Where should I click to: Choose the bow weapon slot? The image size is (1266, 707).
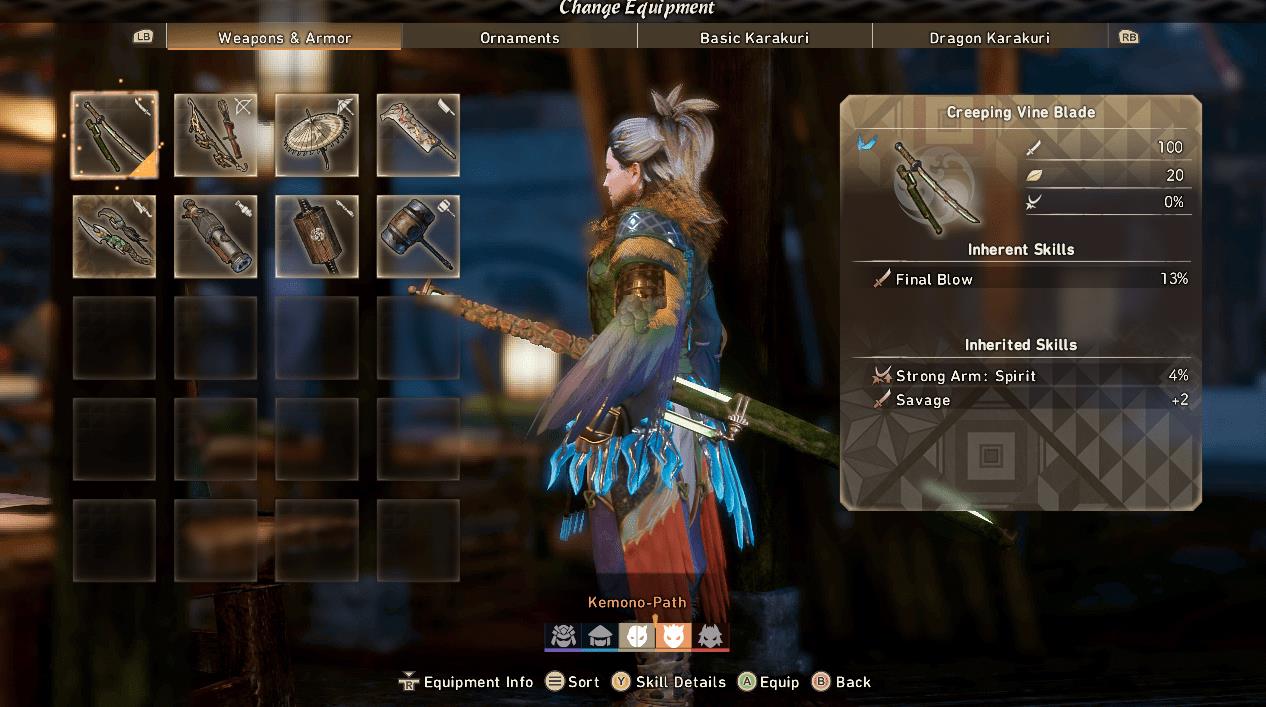pos(215,135)
